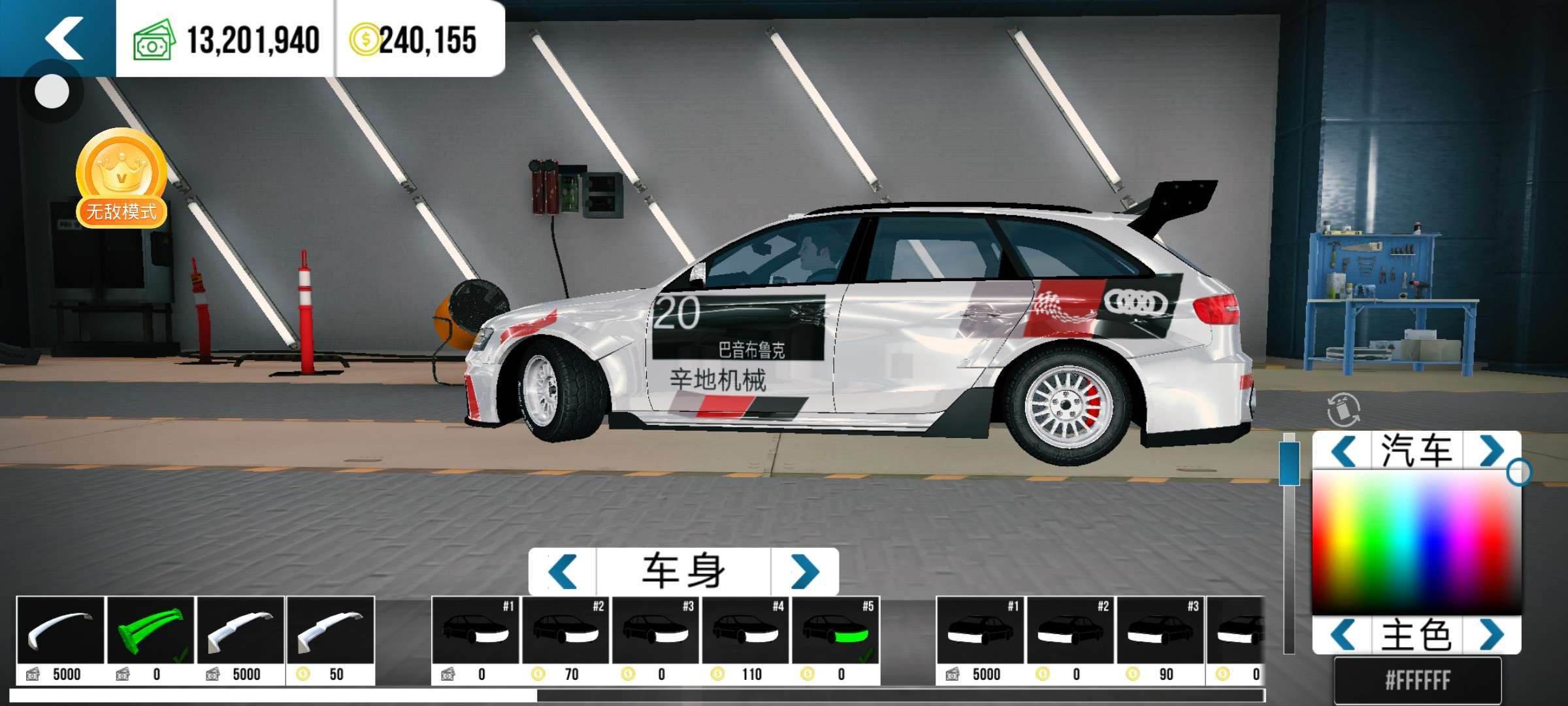Click the left arrow beside 主色

coord(1343,635)
